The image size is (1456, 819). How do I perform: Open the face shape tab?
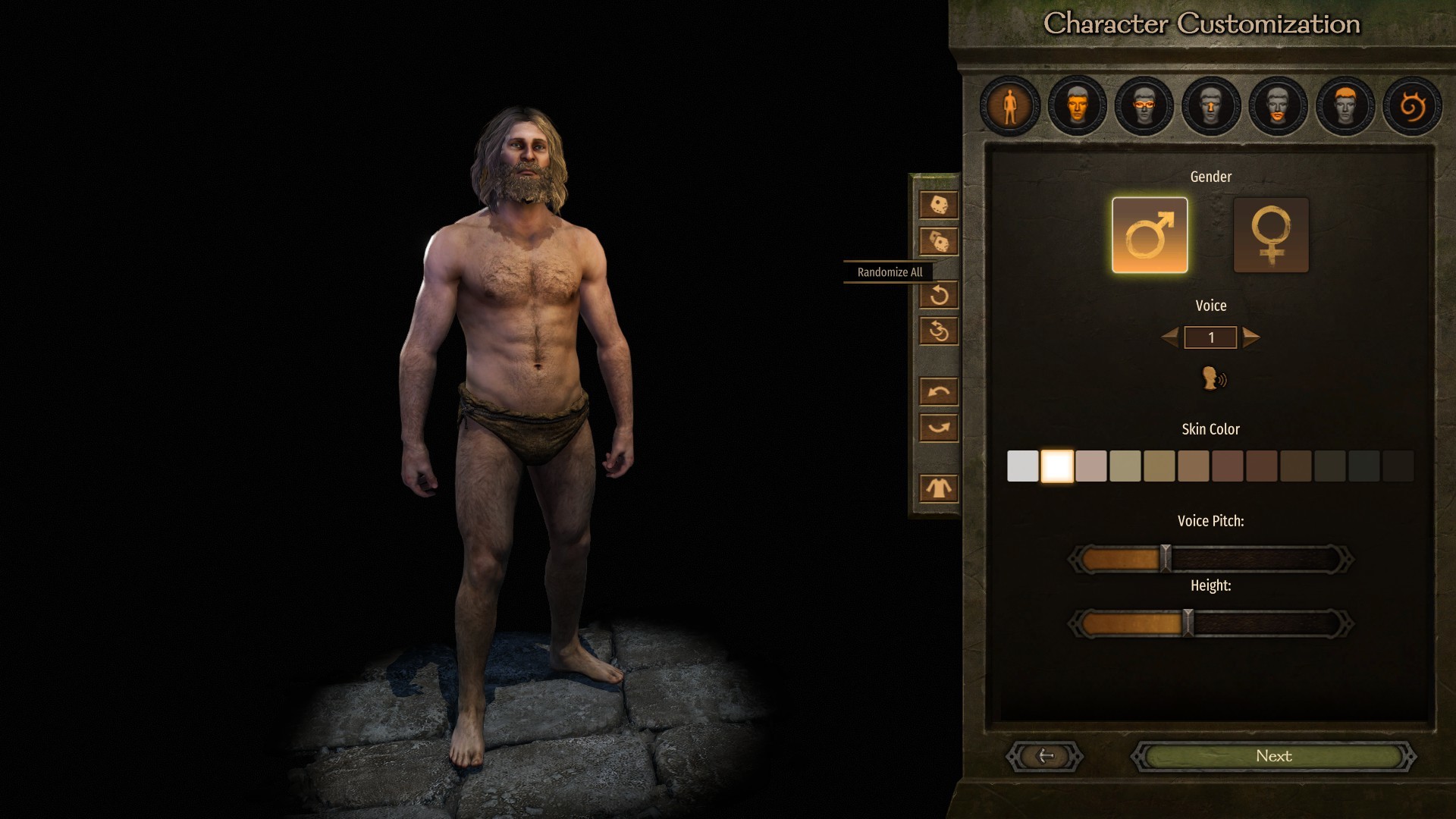click(x=1077, y=106)
